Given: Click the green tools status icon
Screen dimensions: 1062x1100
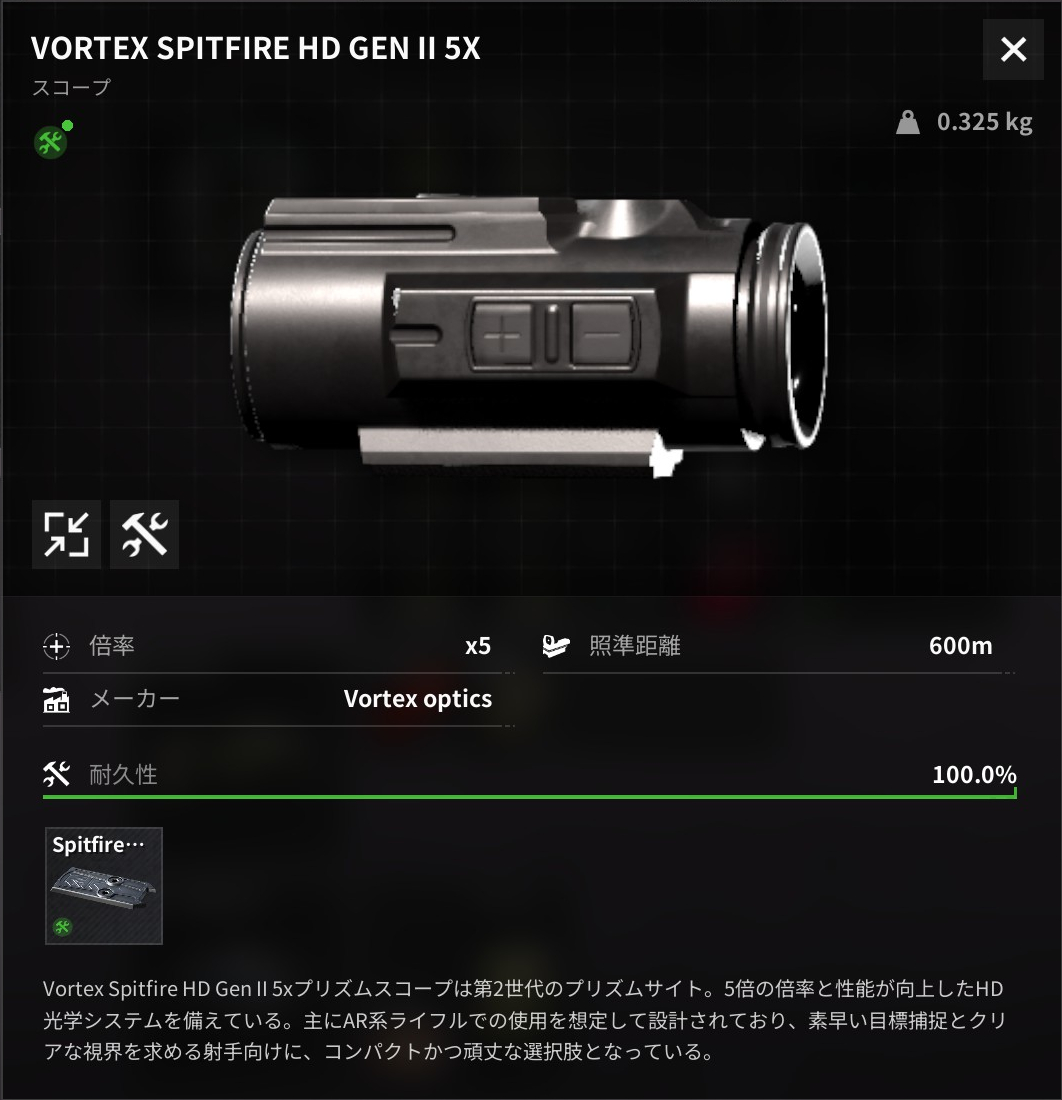Looking at the screenshot, I should pos(49,142).
